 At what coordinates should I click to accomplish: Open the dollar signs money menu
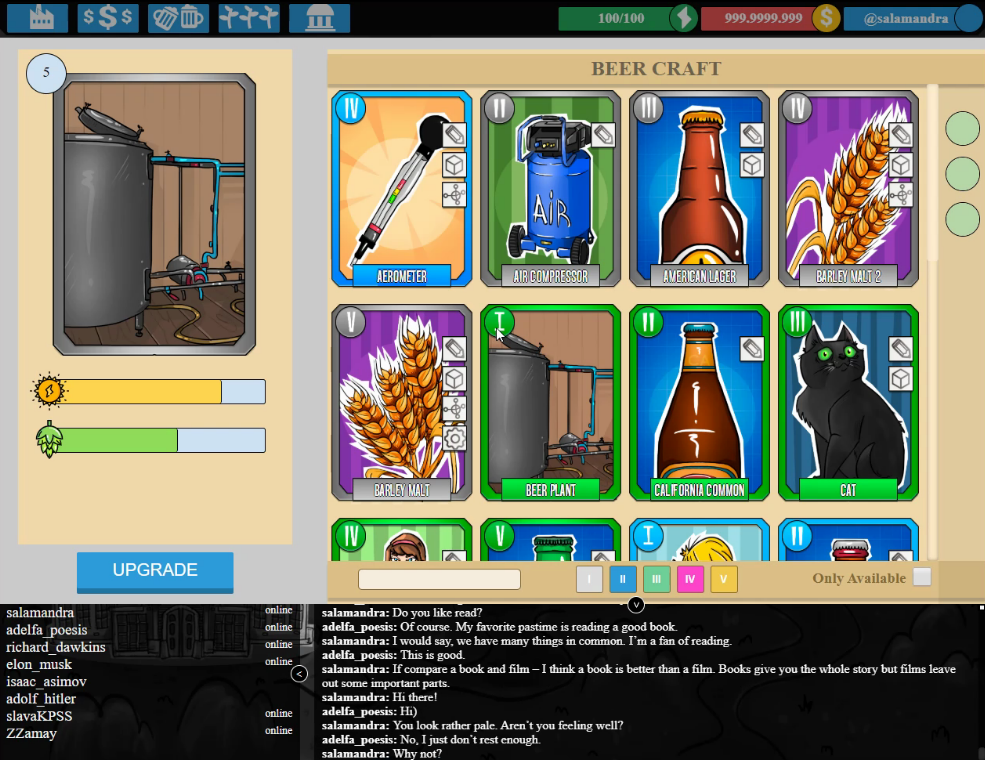tap(108, 18)
